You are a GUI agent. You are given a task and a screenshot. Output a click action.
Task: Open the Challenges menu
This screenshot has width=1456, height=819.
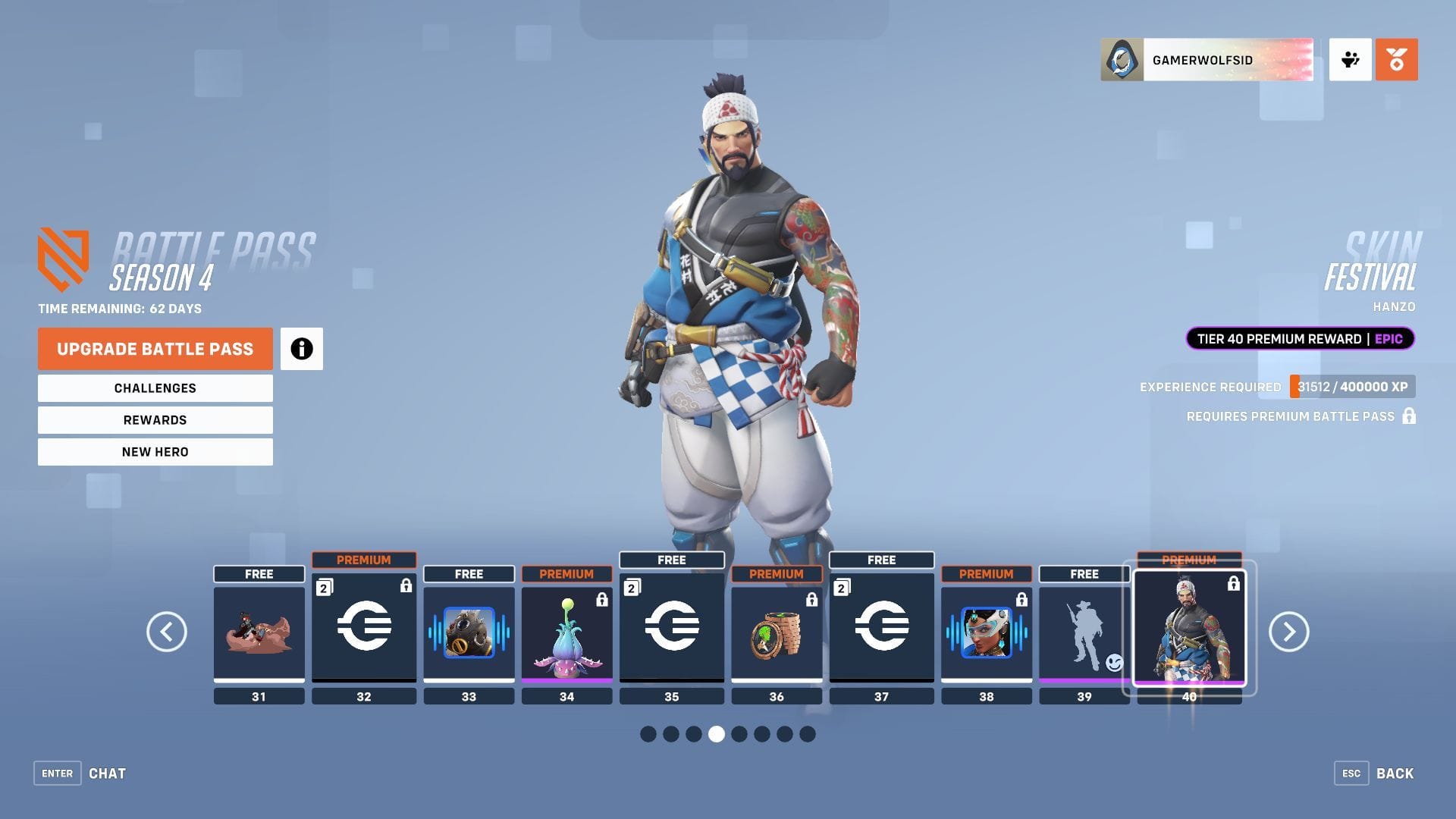pyautogui.click(x=155, y=388)
